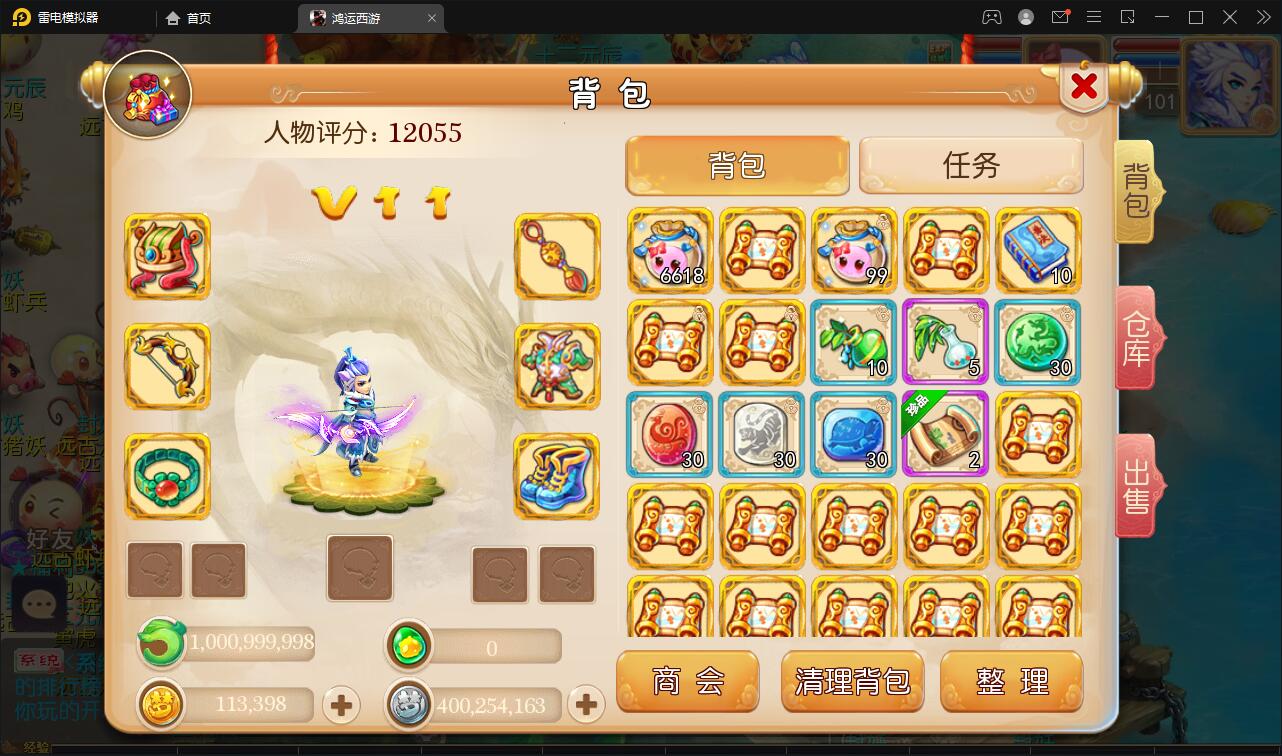Viewport: 1282px width, 756px height.
Task: Click the silver coin currency icon
Action: [x=409, y=704]
